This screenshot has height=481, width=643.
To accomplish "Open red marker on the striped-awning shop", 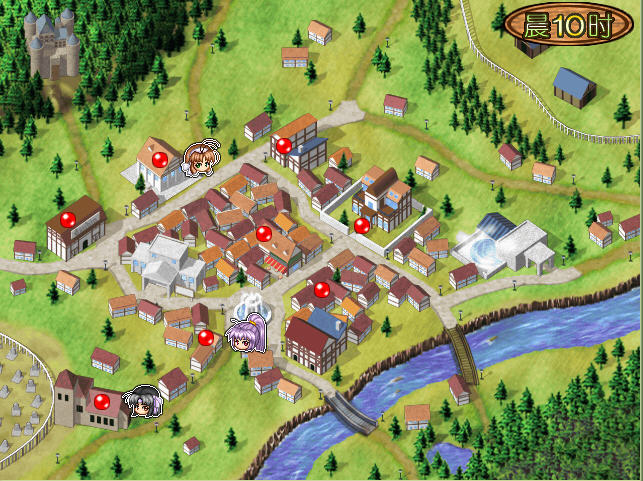I will click(264, 234).
